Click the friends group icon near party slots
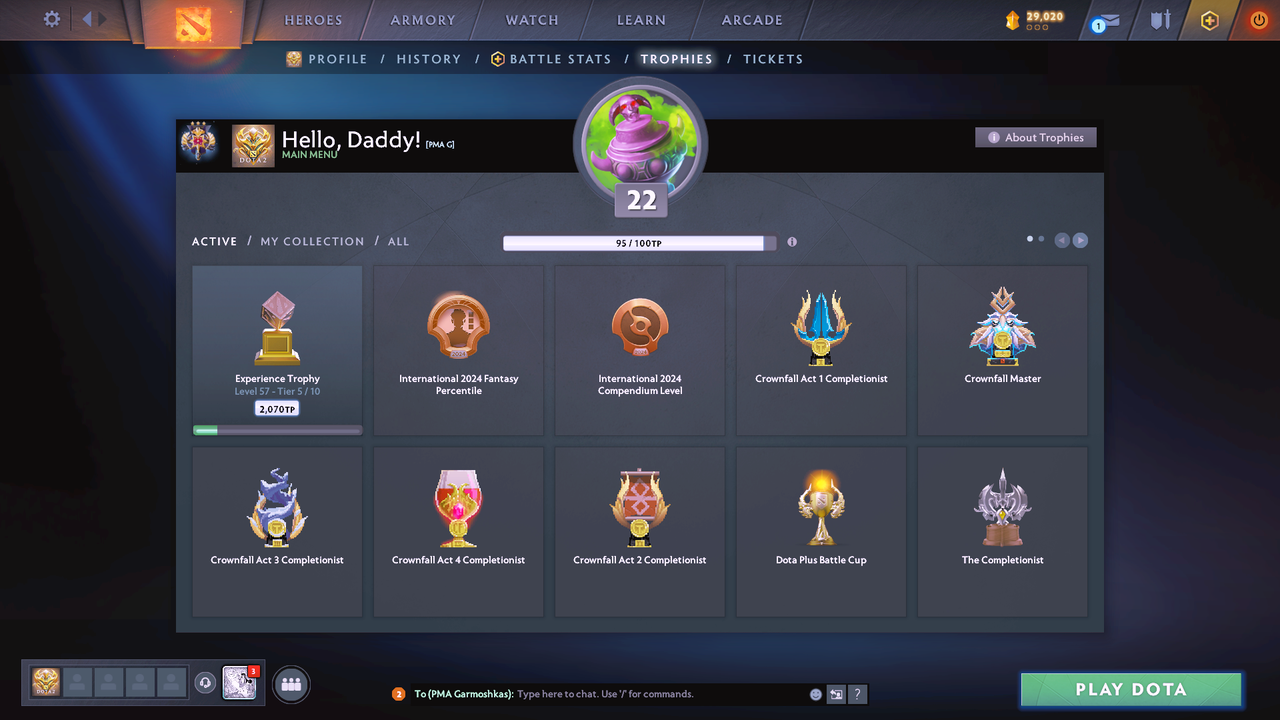Image resolution: width=1280 pixels, height=720 pixels. pyautogui.click(x=289, y=683)
